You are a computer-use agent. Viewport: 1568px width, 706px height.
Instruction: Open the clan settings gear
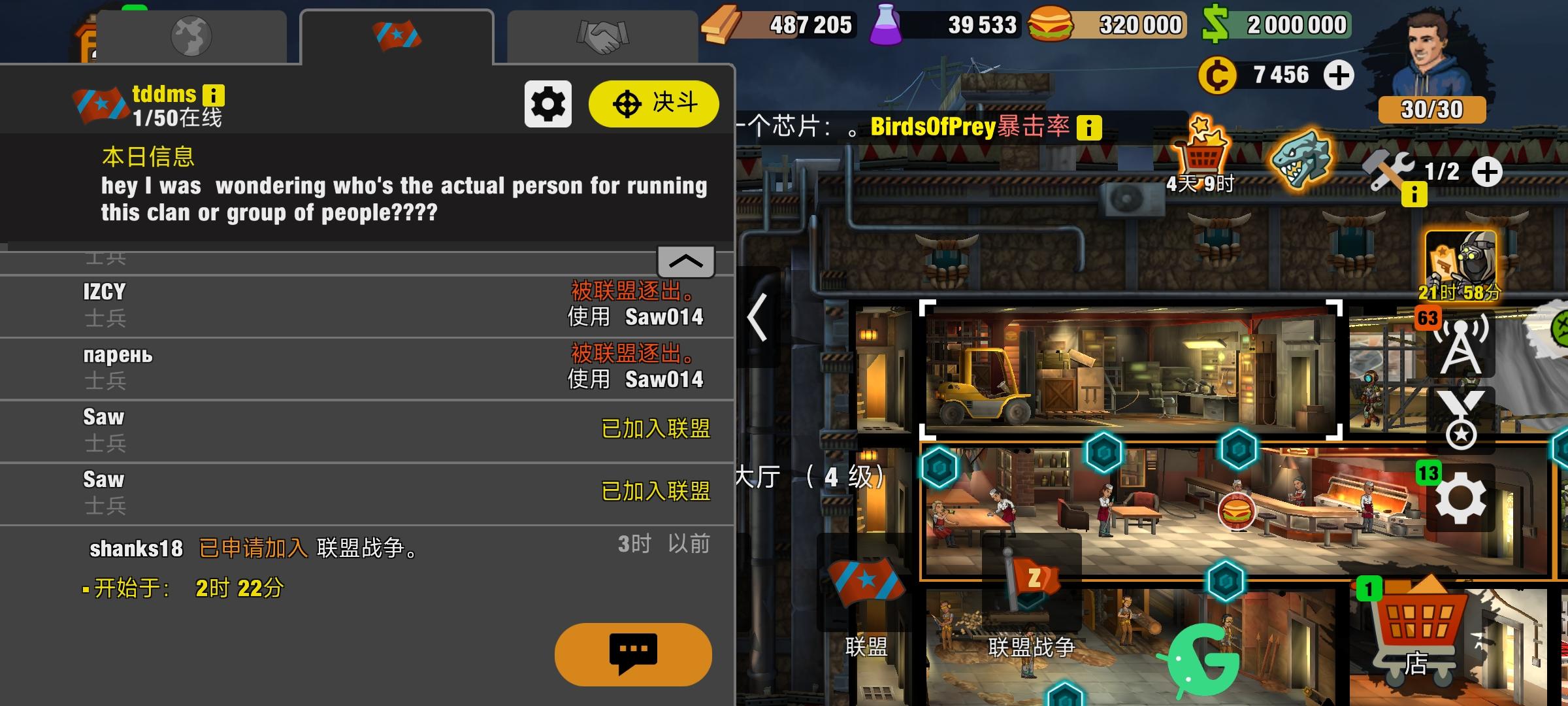click(547, 103)
